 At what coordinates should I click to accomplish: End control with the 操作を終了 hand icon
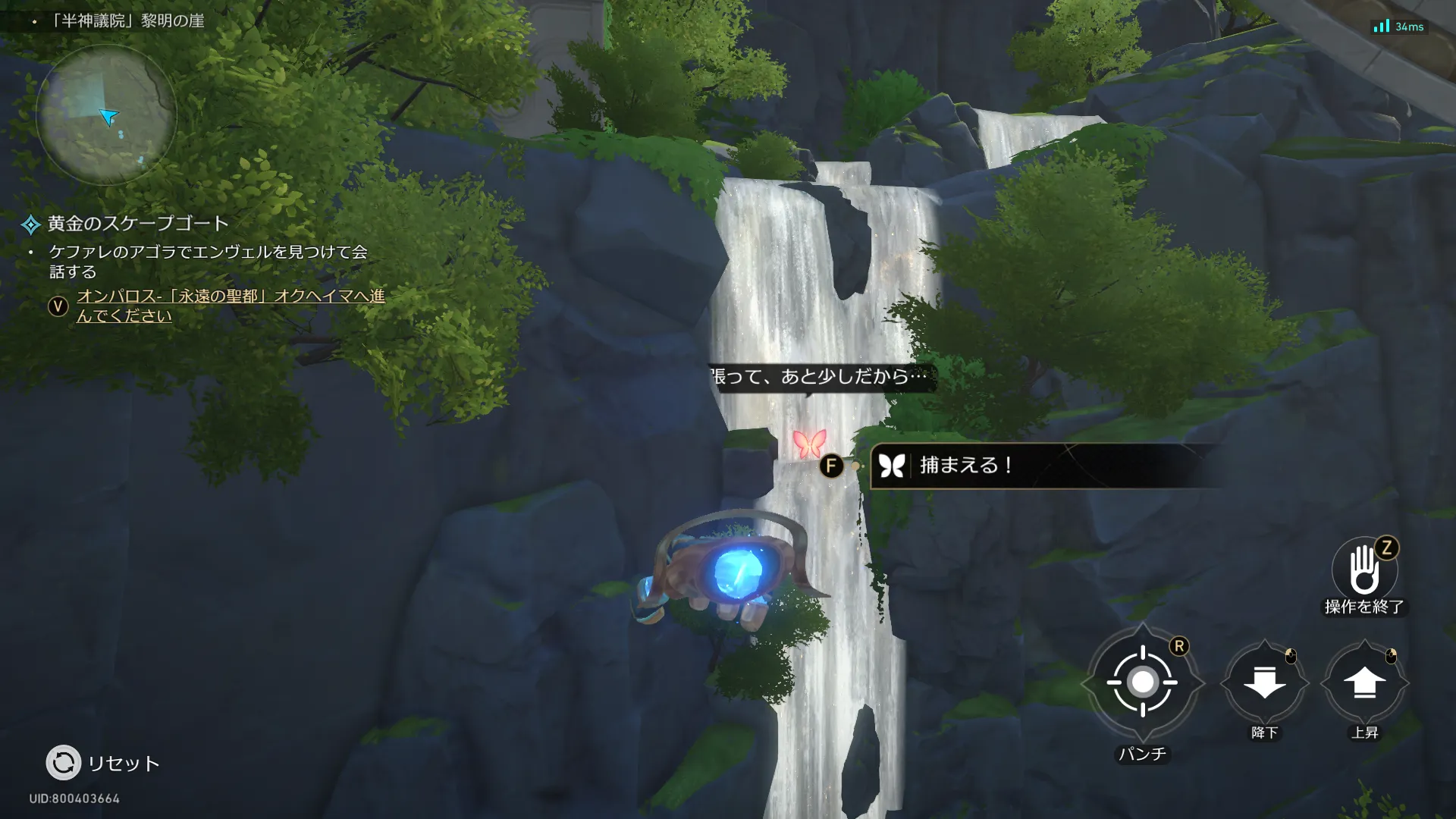[x=1363, y=570]
